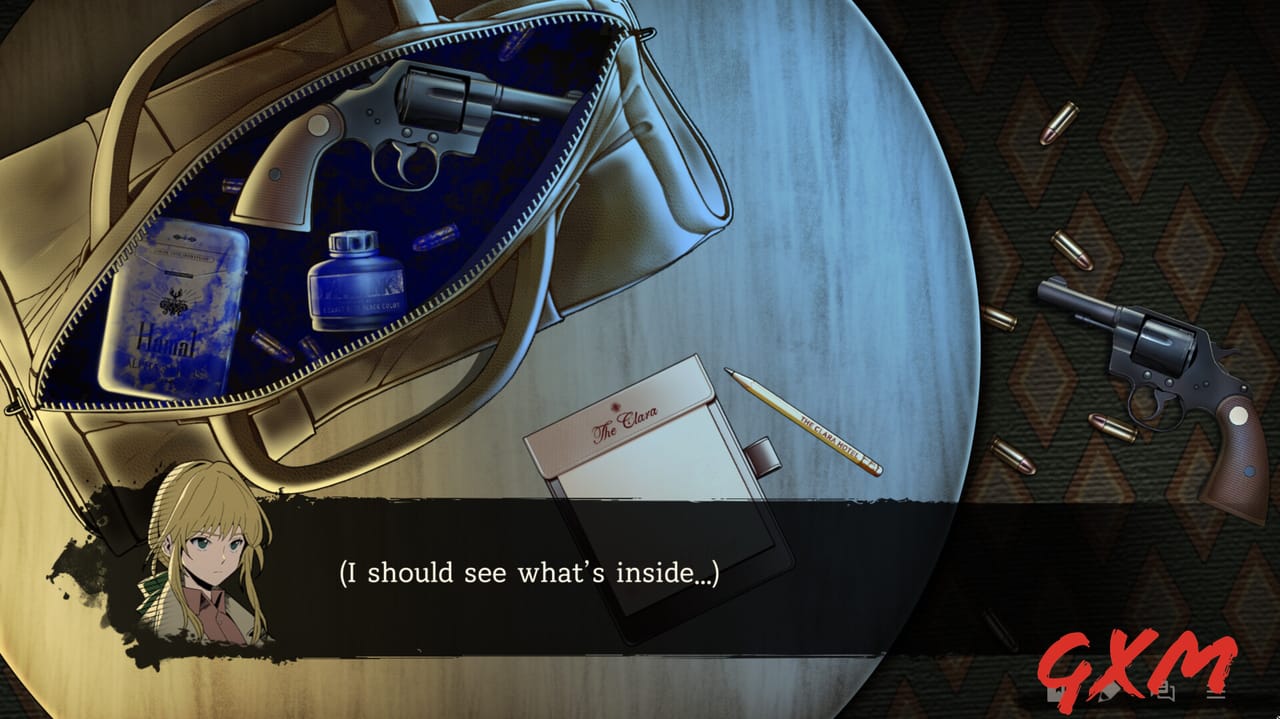Open the dialogue log speech-bubble icon
Image resolution: width=1280 pixels, height=719 pixels.
pos(1166,689)
